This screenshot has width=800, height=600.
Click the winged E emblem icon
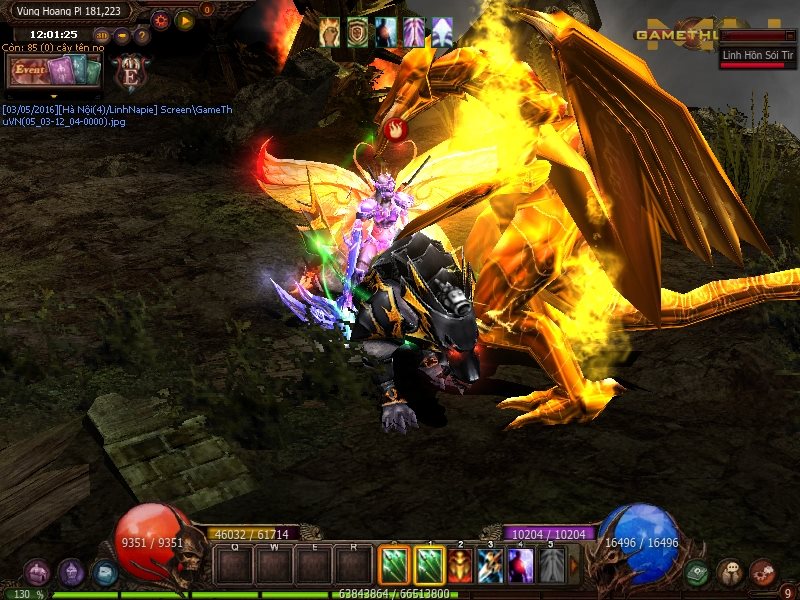130,72
